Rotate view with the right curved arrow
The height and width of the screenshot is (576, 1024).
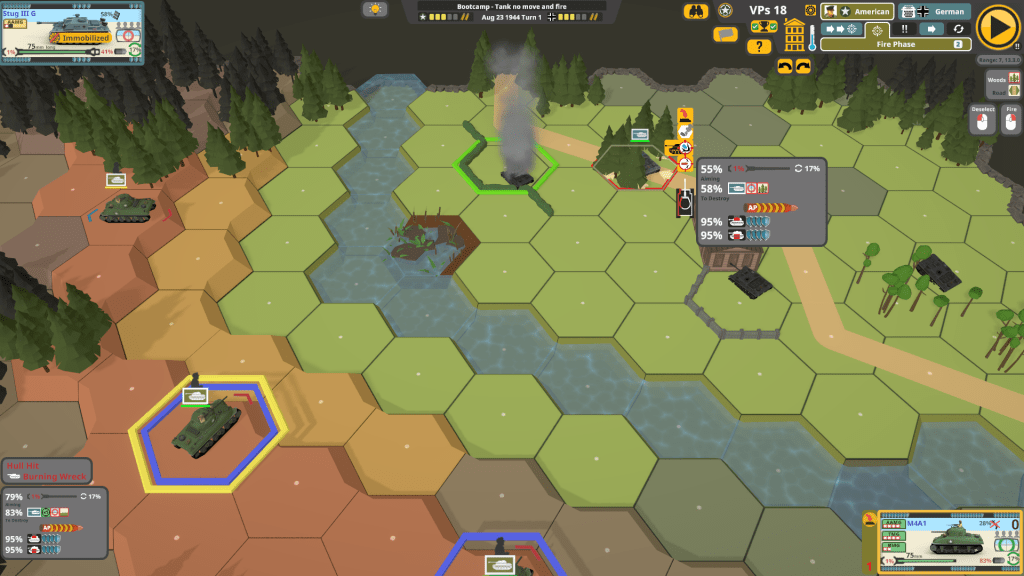pyautogui.click(x=803, y=66)
